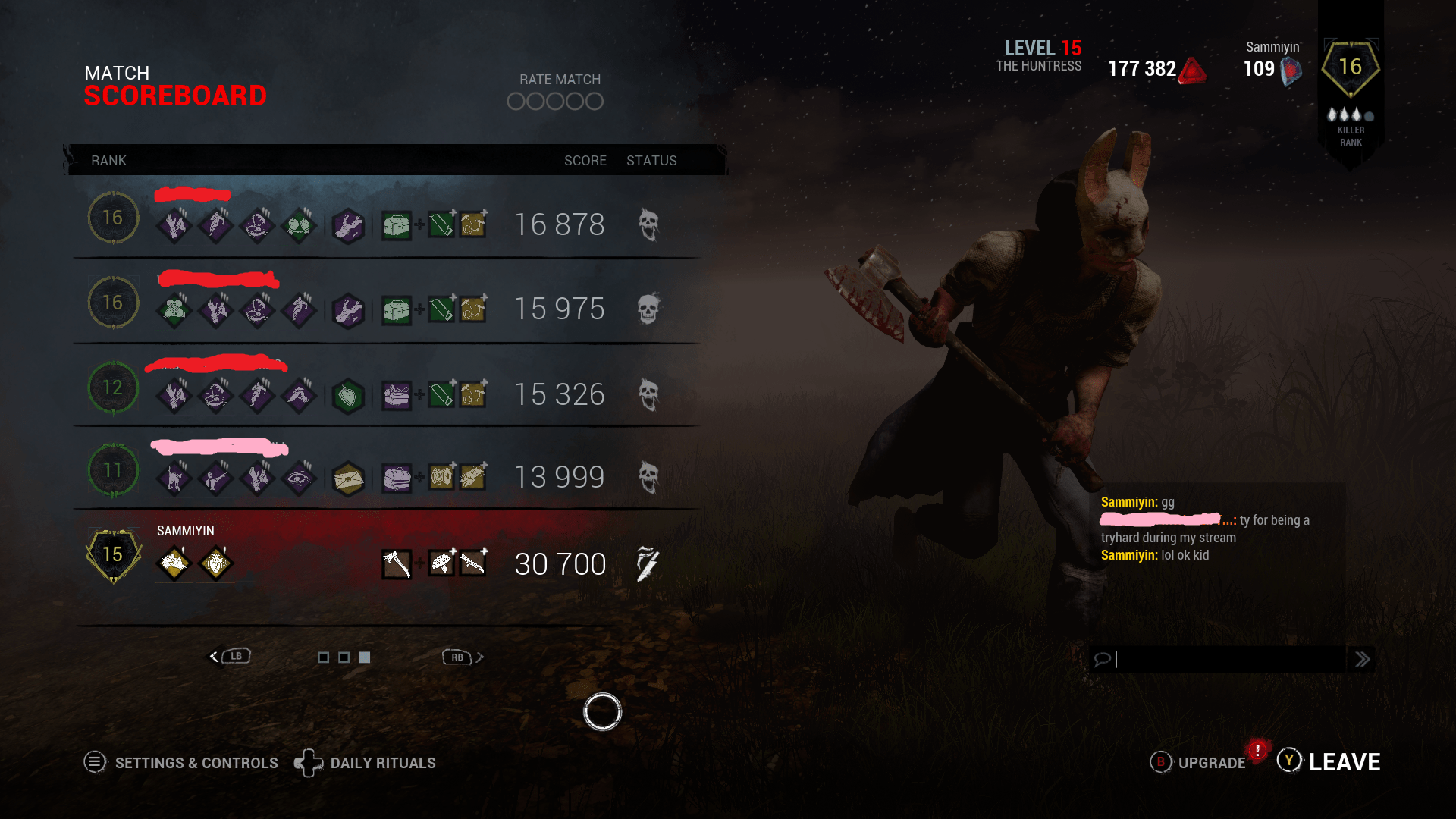Select Sammiyin's hatchet item icon
Screen dimensions: 1456x819
click(x=397, y=564)
